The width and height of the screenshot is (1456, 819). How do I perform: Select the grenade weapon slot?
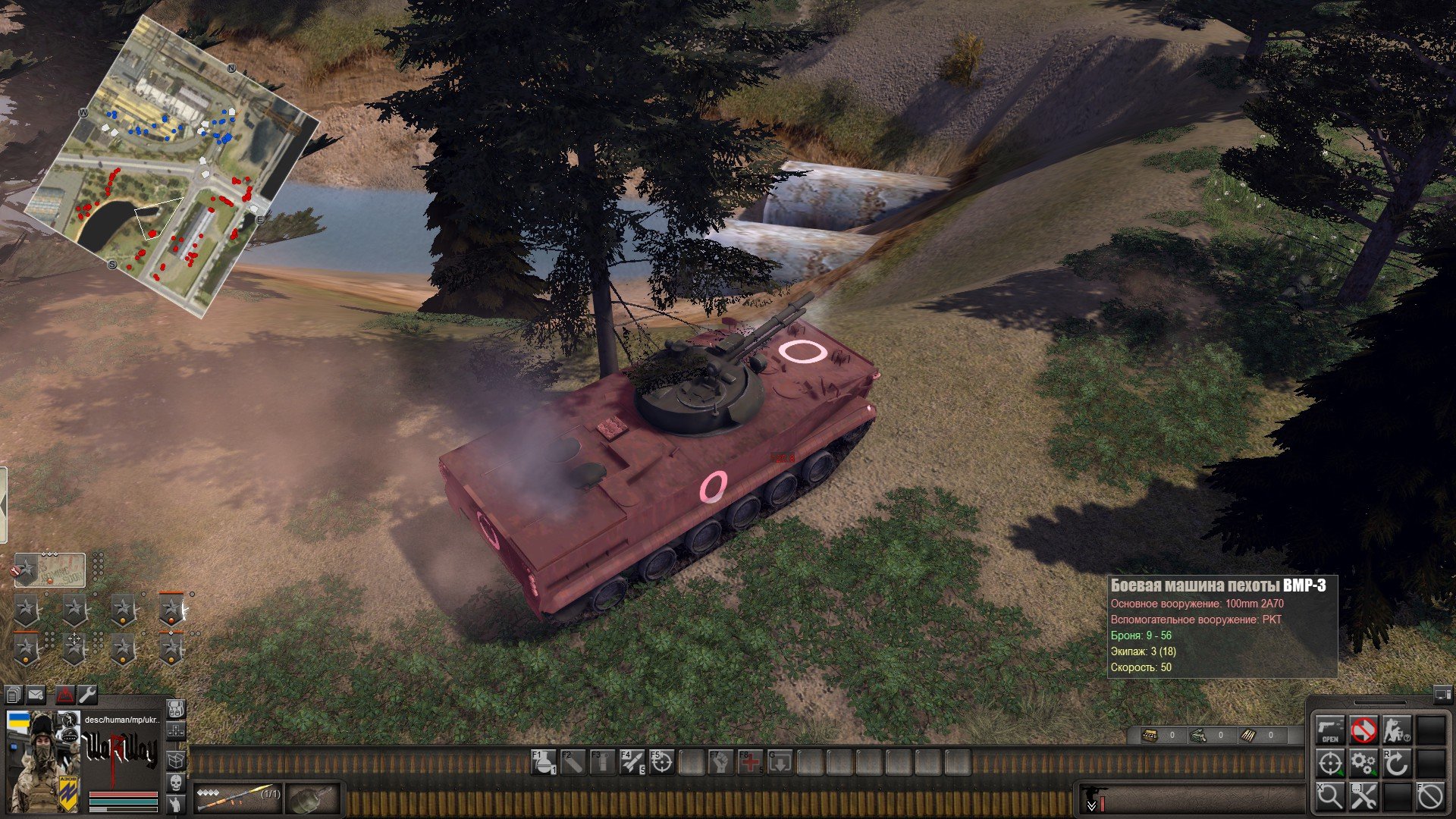[312, 797]
